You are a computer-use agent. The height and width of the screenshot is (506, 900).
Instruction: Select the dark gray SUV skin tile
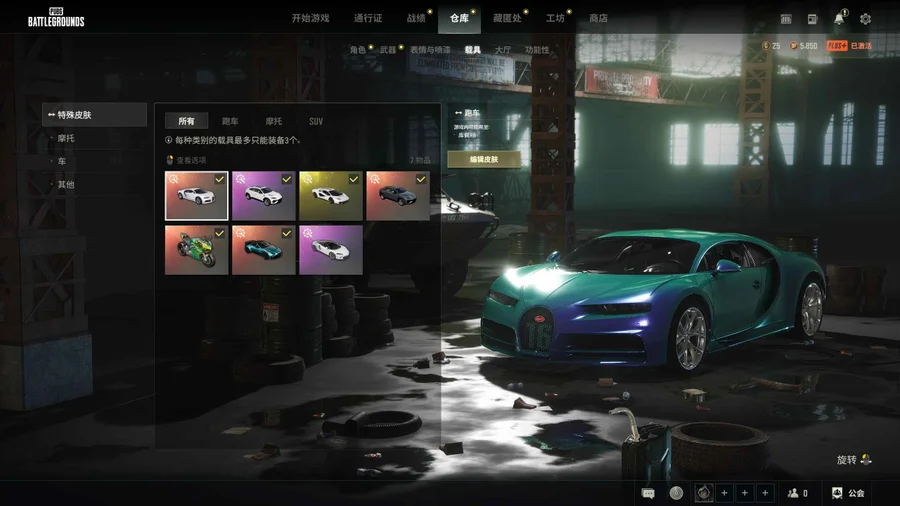(397, 195)
